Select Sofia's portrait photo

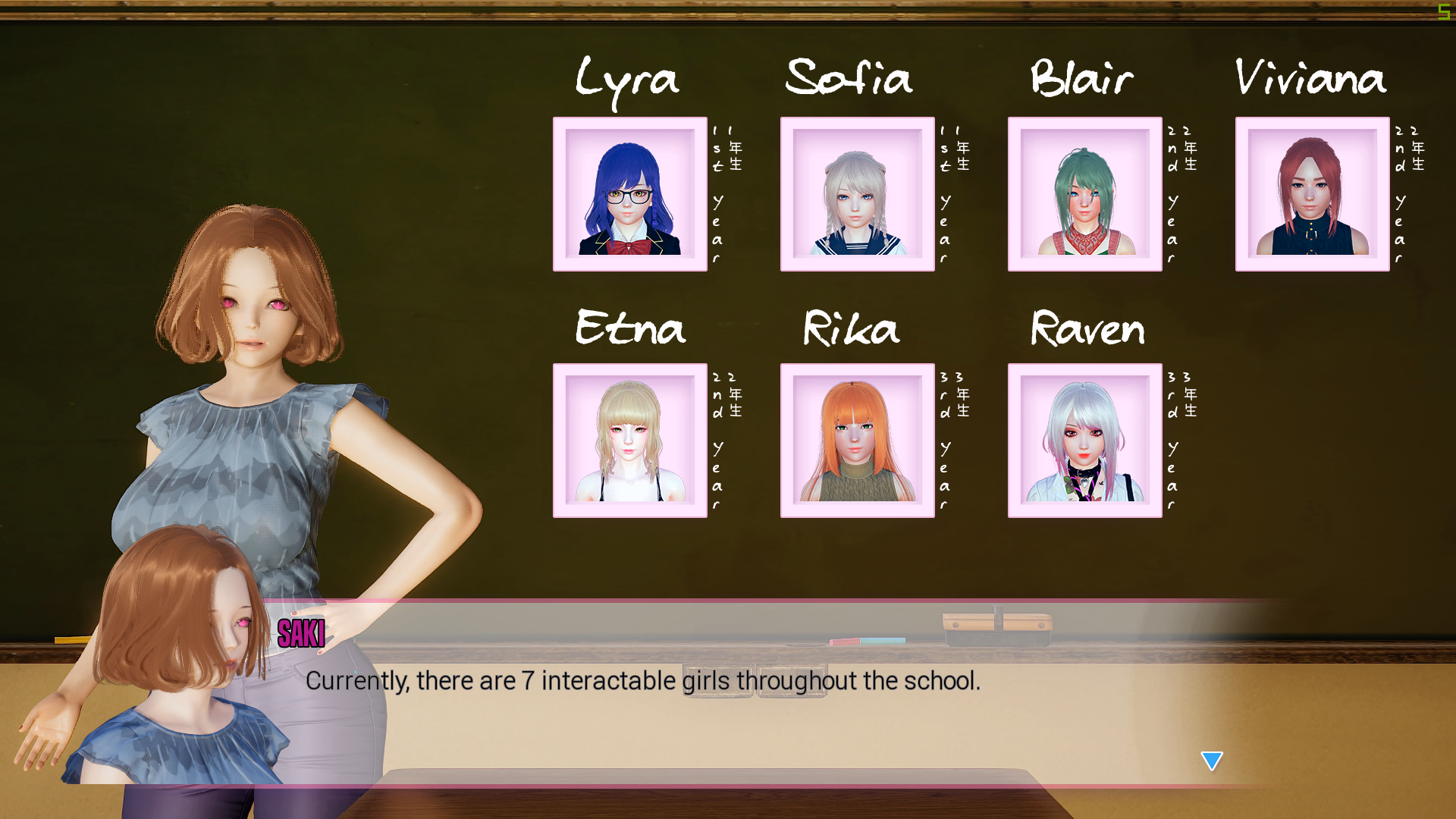(x=857, y=193)
